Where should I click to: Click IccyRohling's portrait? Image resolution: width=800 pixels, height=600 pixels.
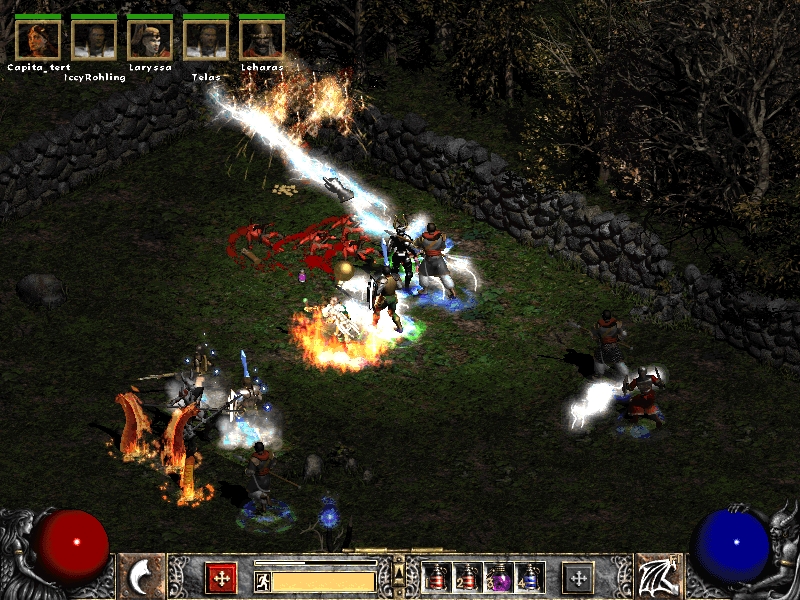[x=94, y=39]
